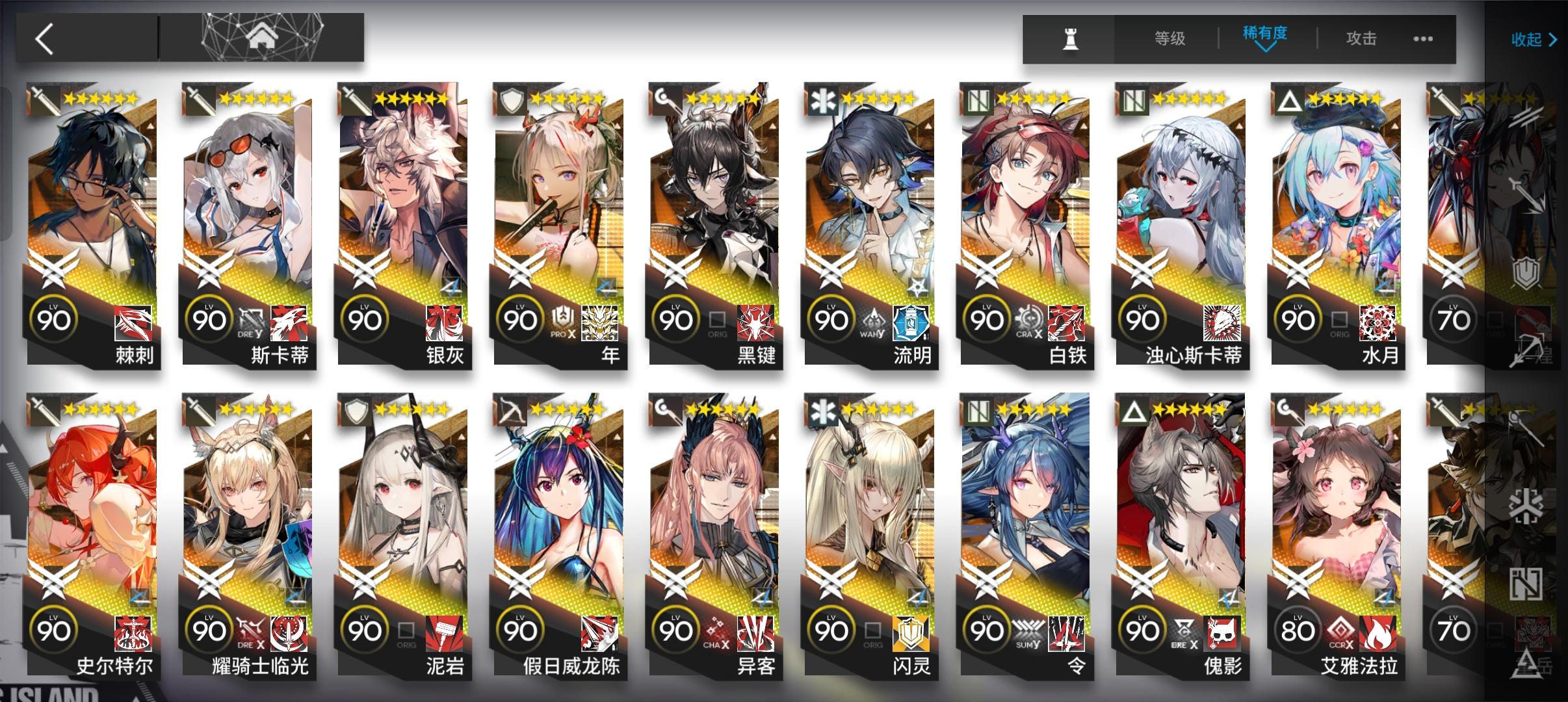Click the defender shield icon on 年's card
This screenshot has width=1568, height=702.
click(510, 101)
